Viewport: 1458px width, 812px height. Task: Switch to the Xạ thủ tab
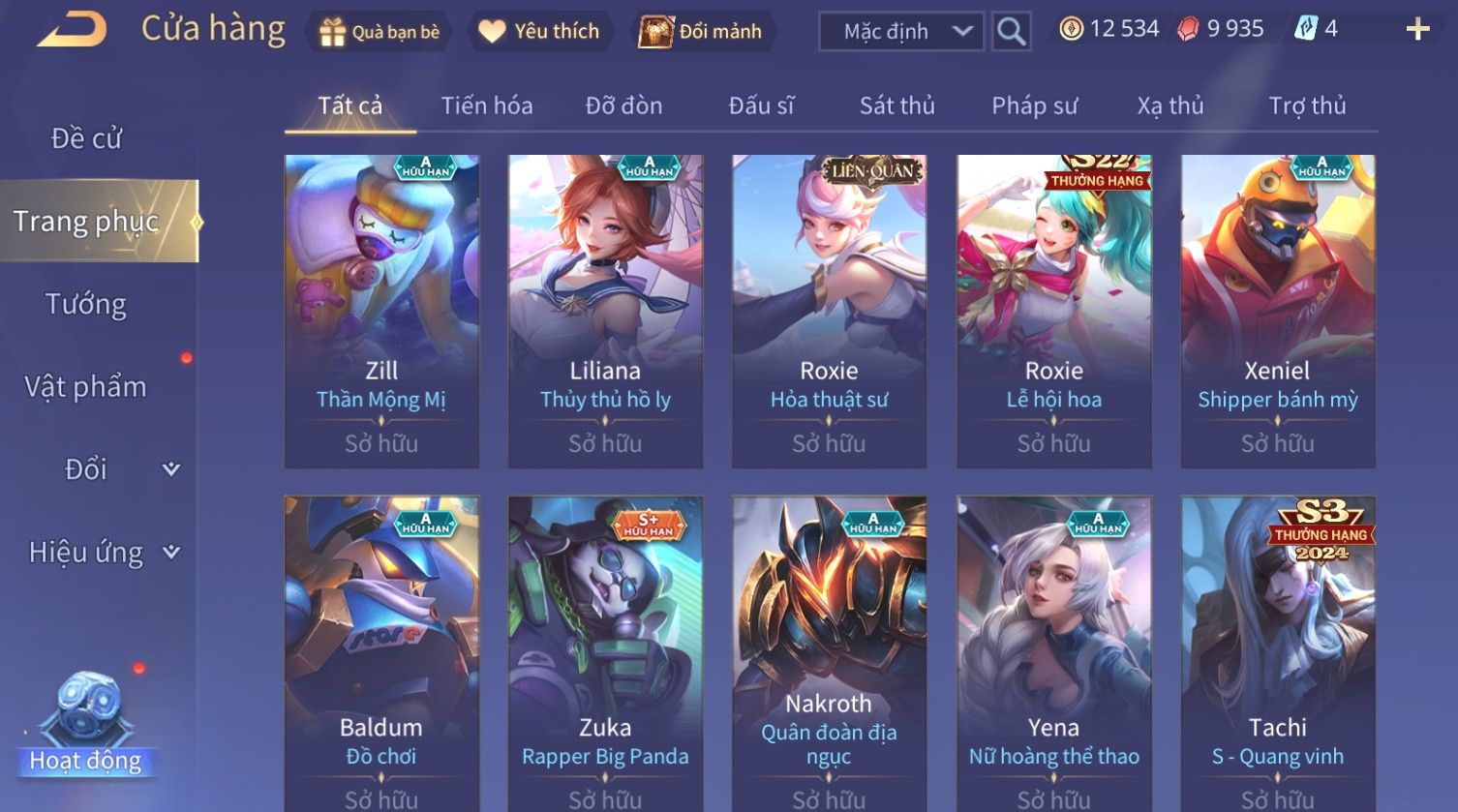coord(1169,105)
